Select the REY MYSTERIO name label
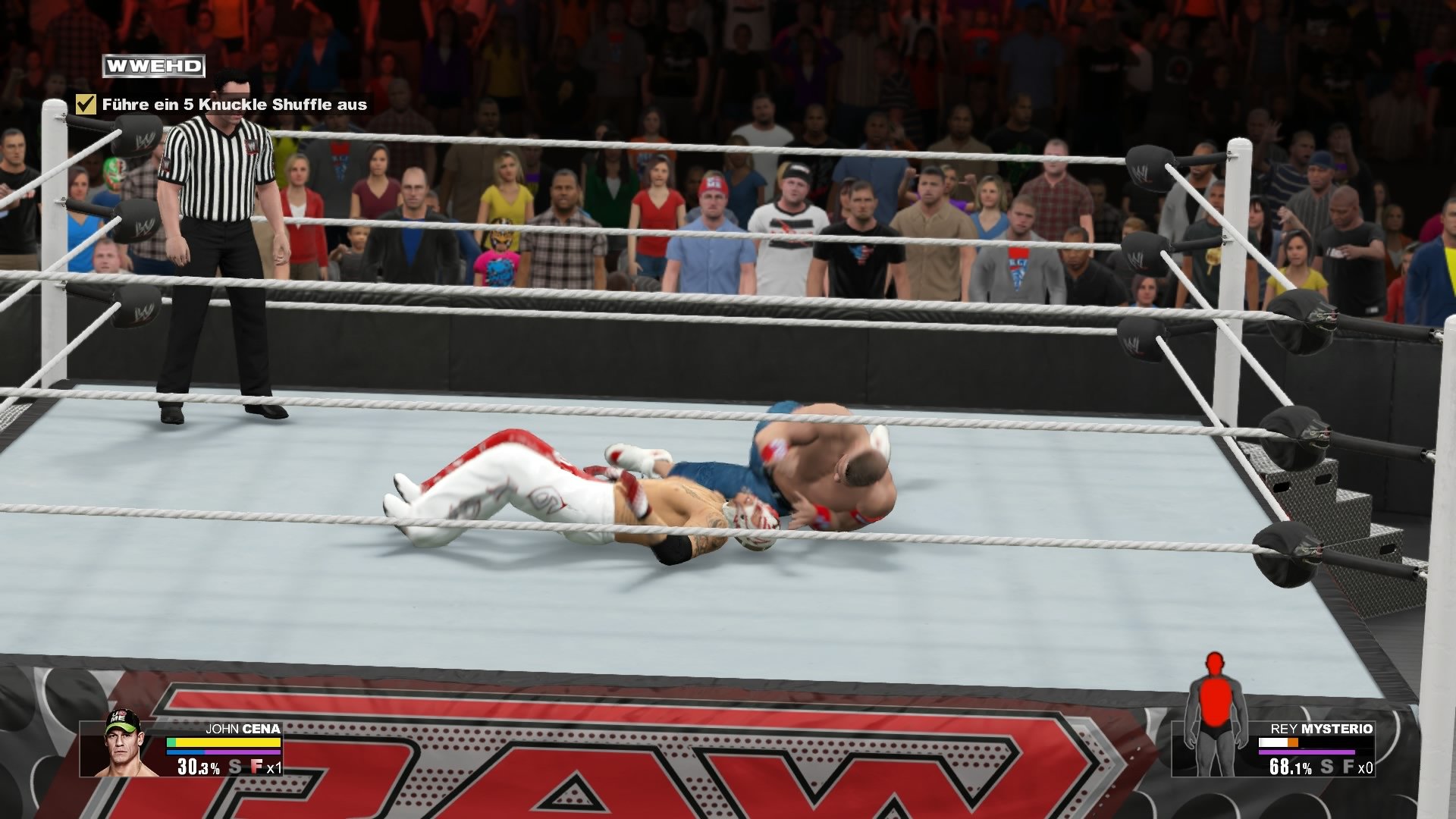This screenshot has width=1456, height=819. pyautogui.click(x=1320, y=730)
